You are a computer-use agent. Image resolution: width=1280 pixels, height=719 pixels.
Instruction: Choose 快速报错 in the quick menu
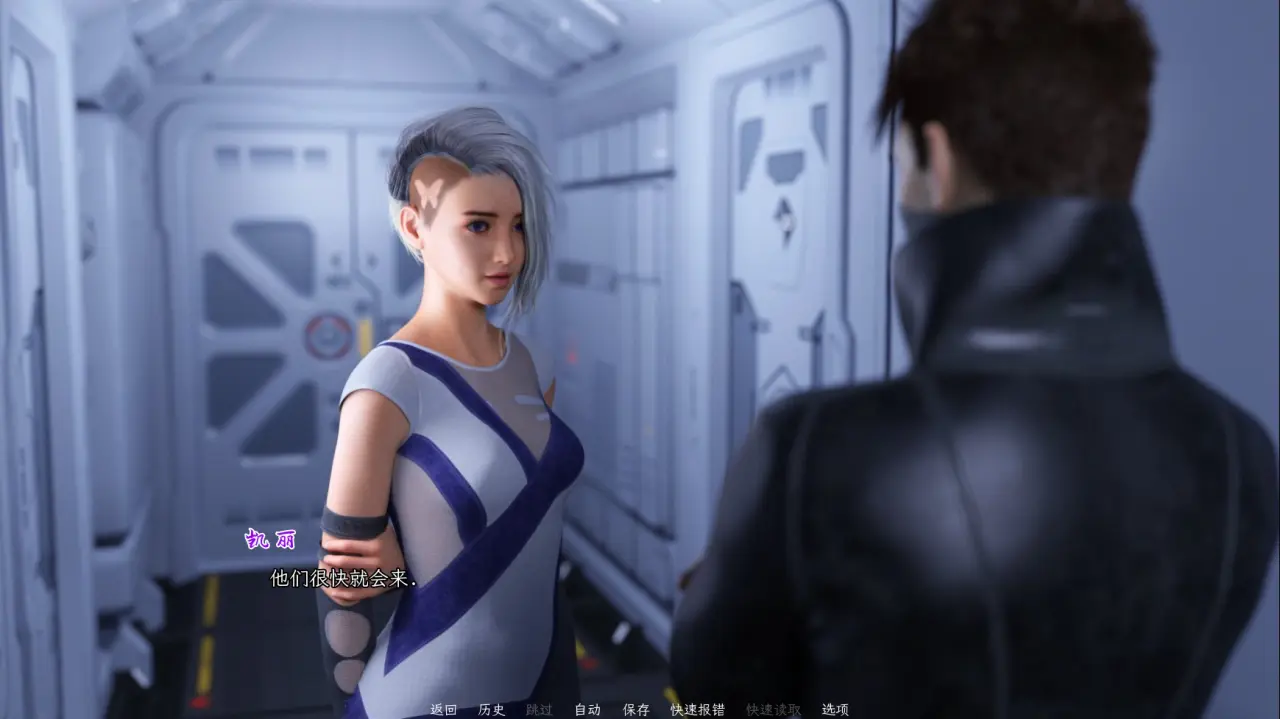[x=697, y=709]
